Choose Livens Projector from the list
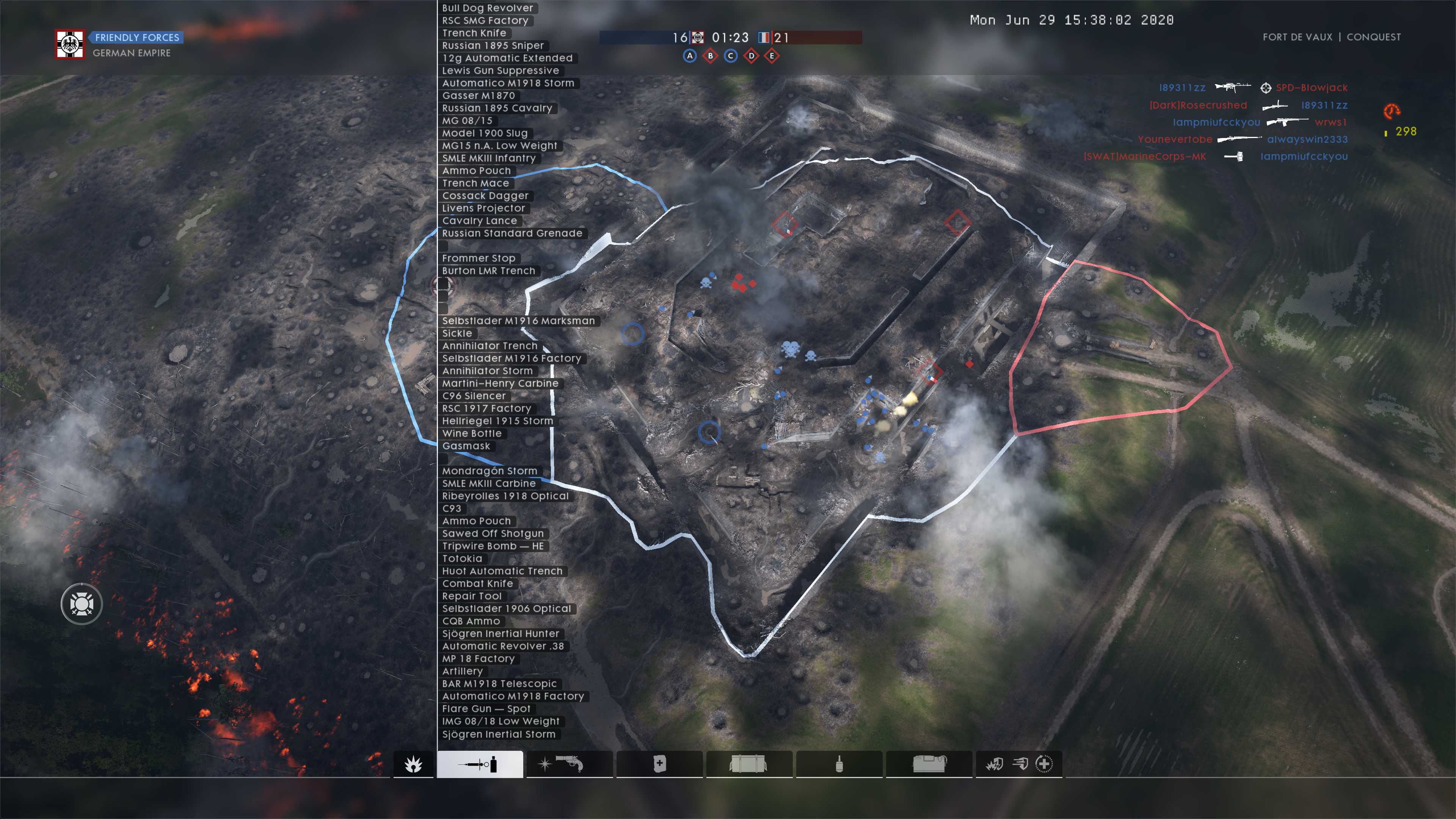 point(483,208)
